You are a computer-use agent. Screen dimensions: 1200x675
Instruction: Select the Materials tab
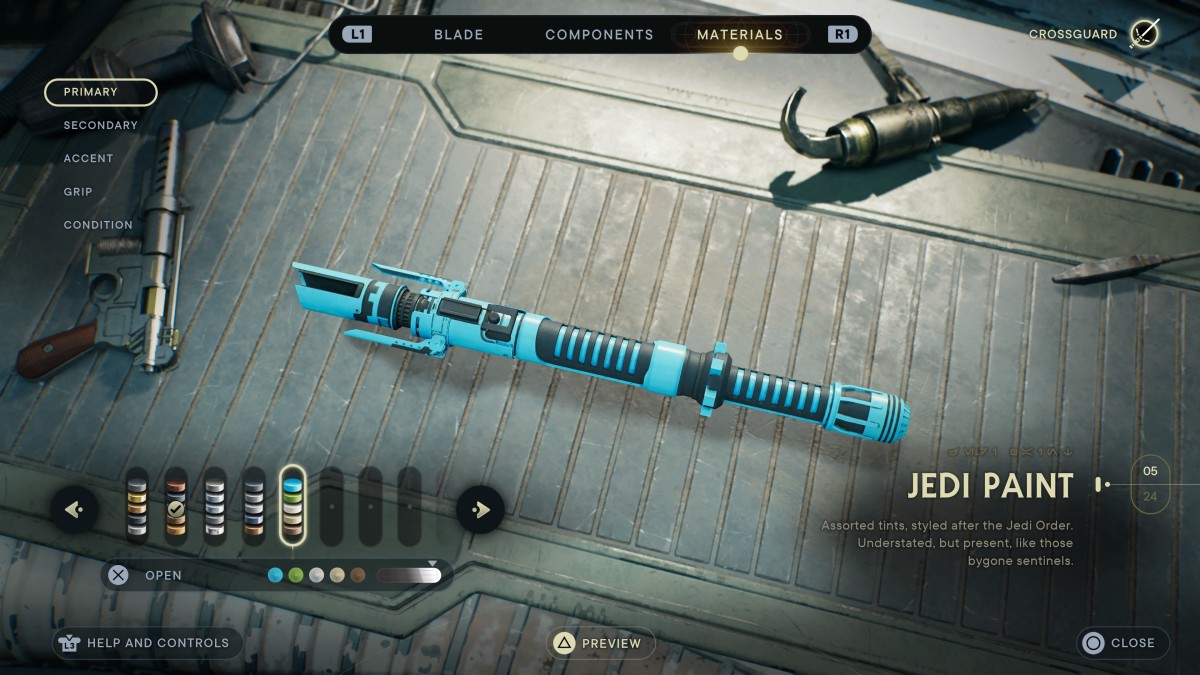740,34
